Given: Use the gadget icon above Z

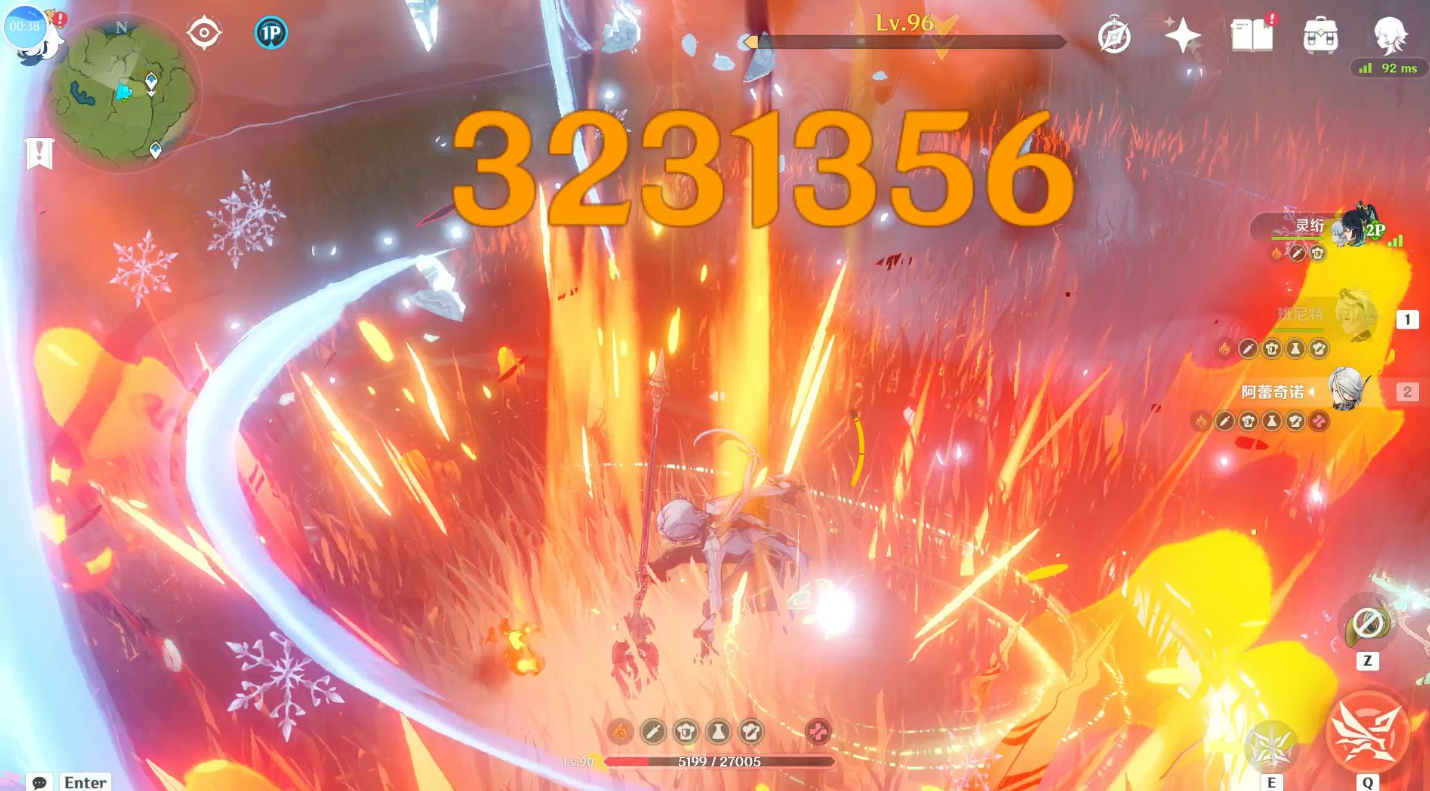Looking at the screenshot, I should [1367, 624].
